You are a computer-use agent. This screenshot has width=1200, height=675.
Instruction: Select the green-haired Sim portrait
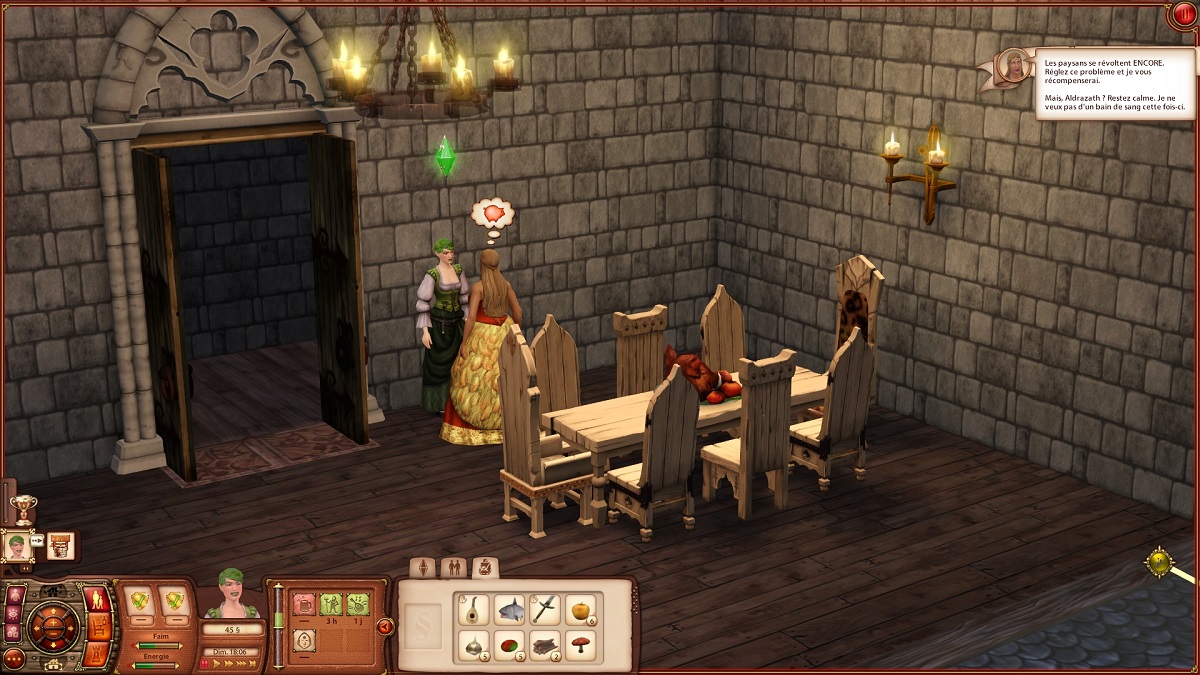tap(17, 546)
